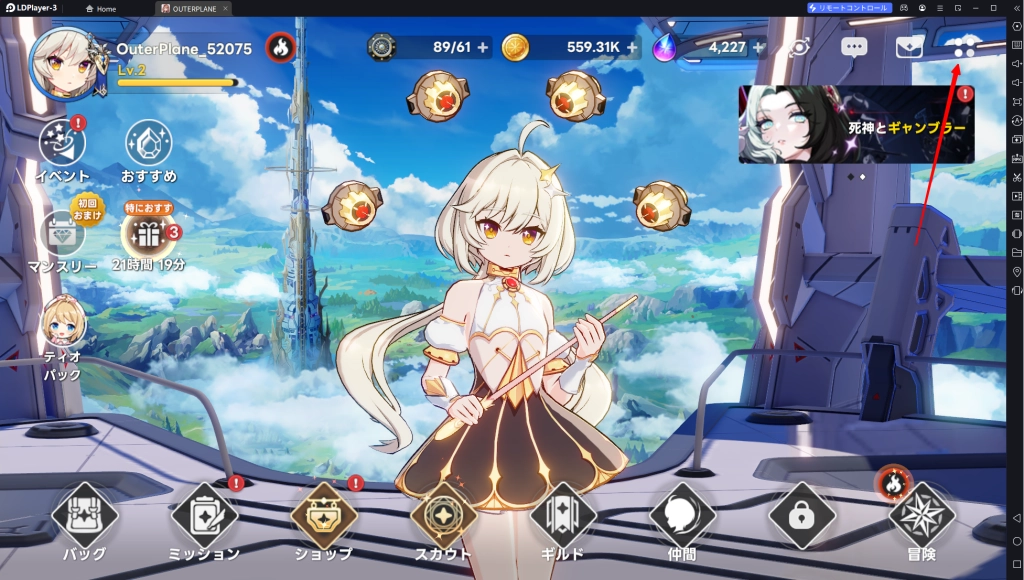
Task: Tap the locked padlock menu button
Action: coord(802,516)
